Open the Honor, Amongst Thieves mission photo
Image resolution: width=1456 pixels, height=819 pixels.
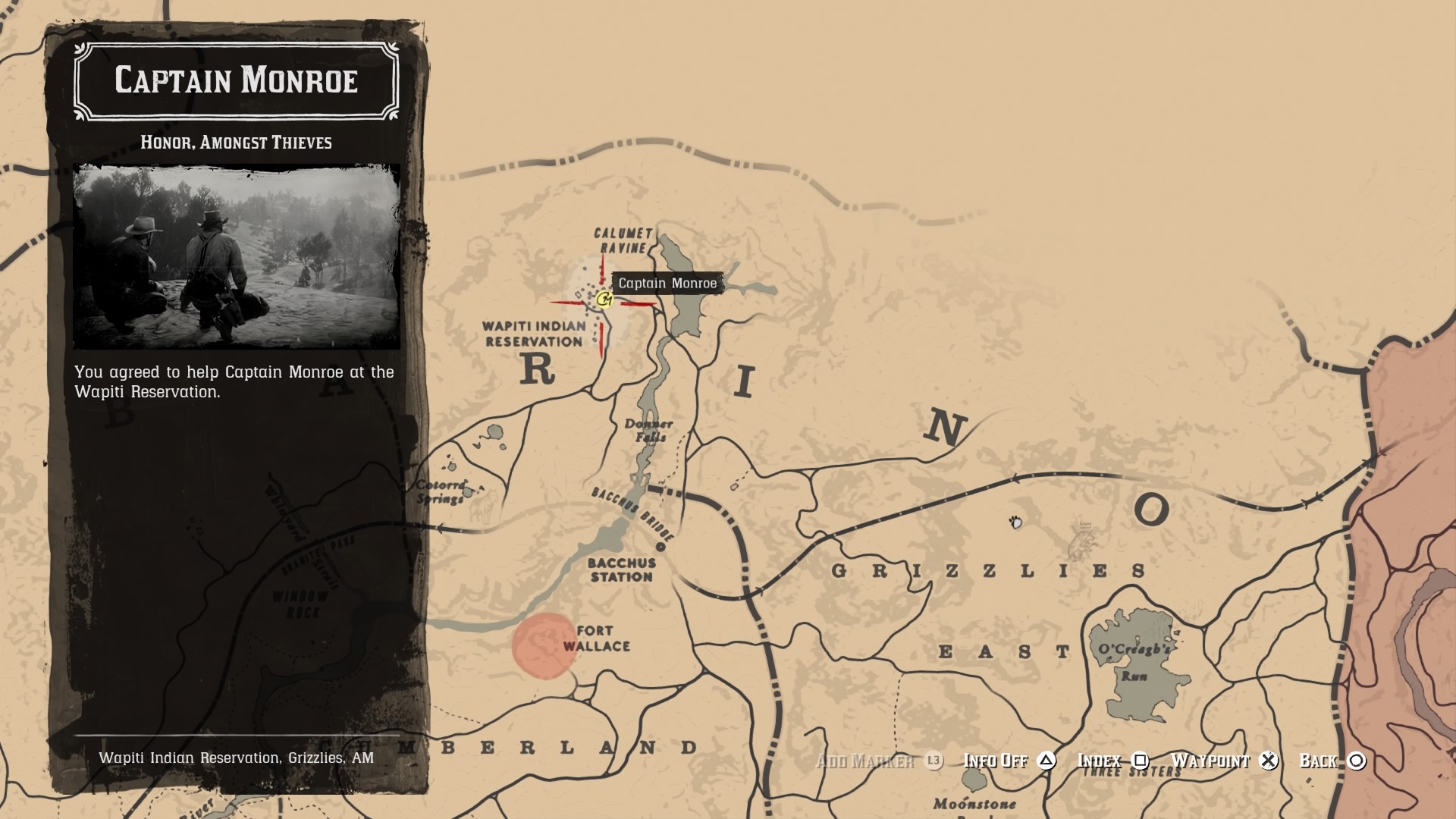tap(237, 257)
